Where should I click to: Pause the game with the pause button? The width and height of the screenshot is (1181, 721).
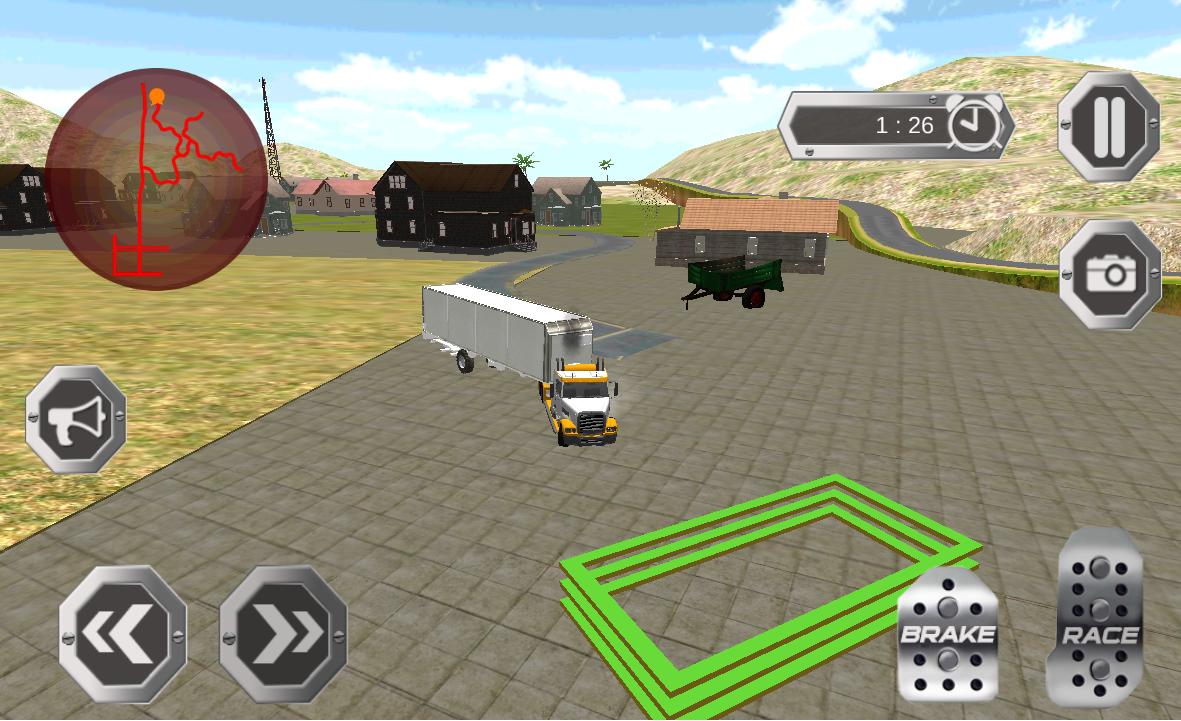point(1108,126)
